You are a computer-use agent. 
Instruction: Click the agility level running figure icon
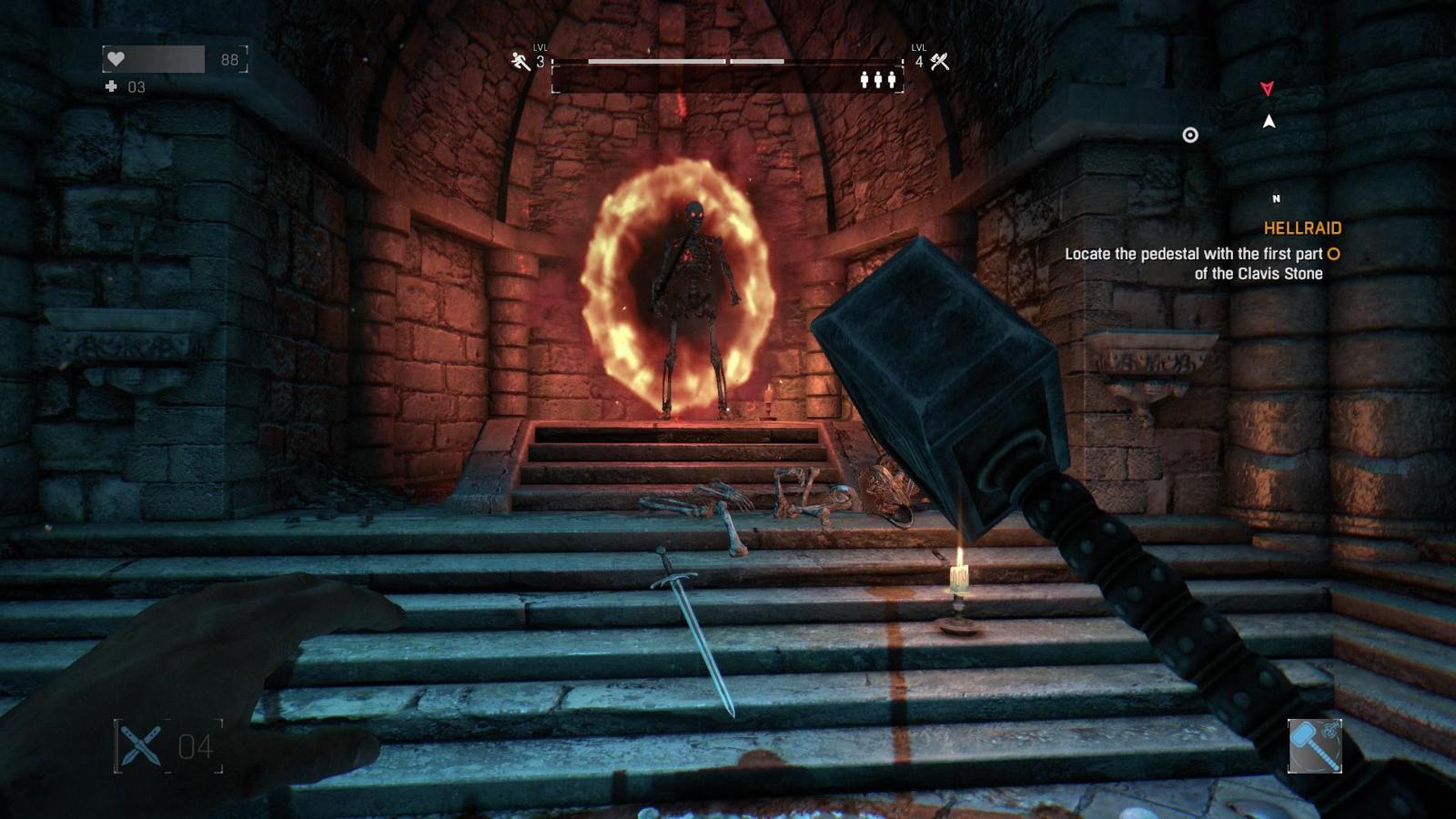pyautogui.click(x=521, y=62)
